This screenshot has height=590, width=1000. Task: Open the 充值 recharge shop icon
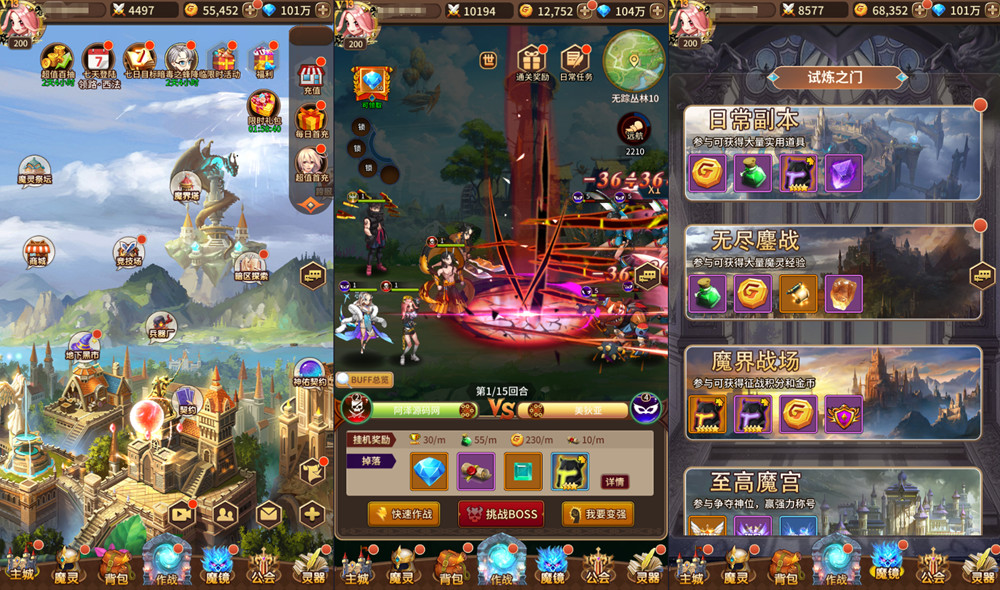pos(310,77)
